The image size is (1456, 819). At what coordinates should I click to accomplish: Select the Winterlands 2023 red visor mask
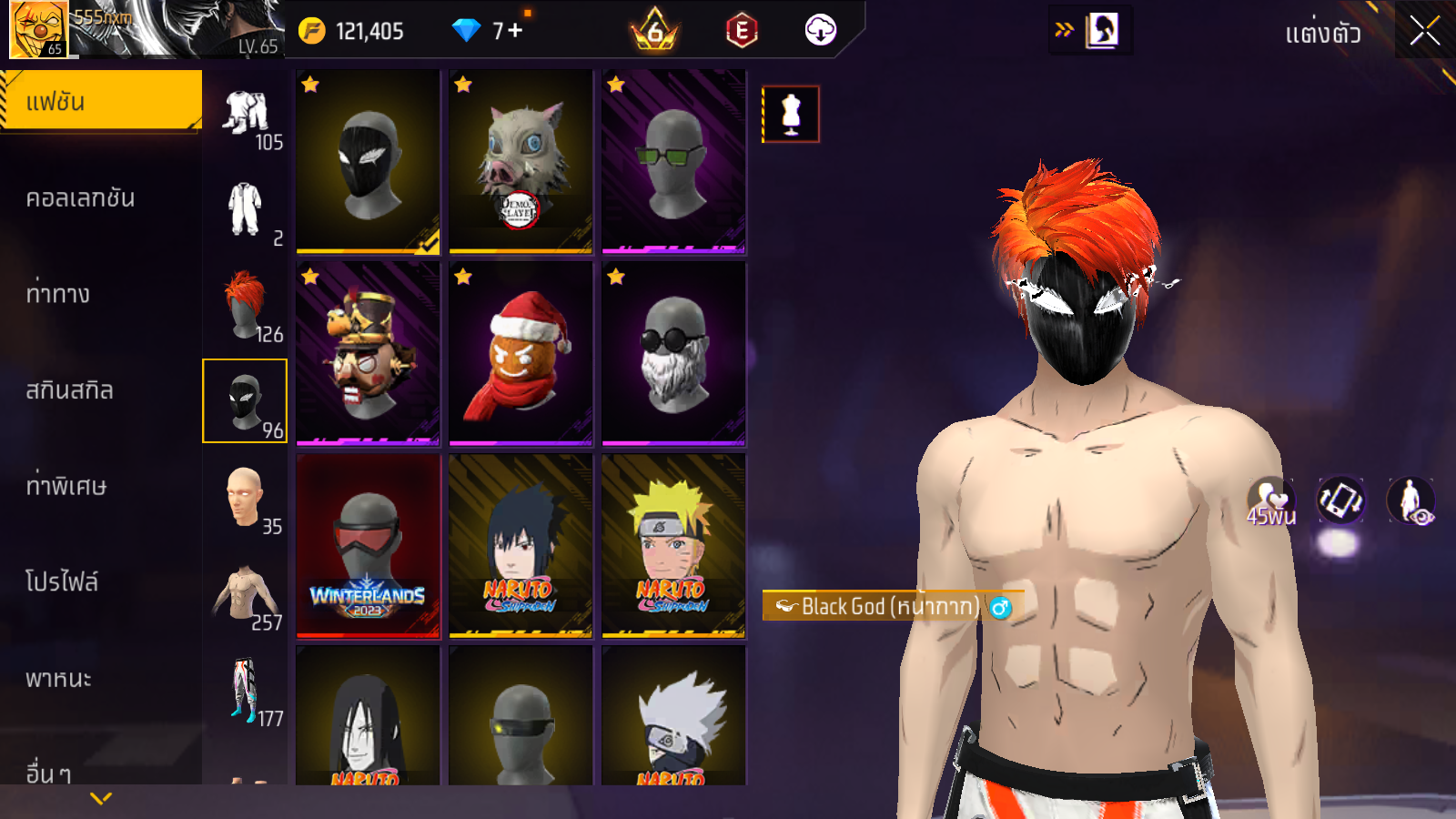pos(368,546)
